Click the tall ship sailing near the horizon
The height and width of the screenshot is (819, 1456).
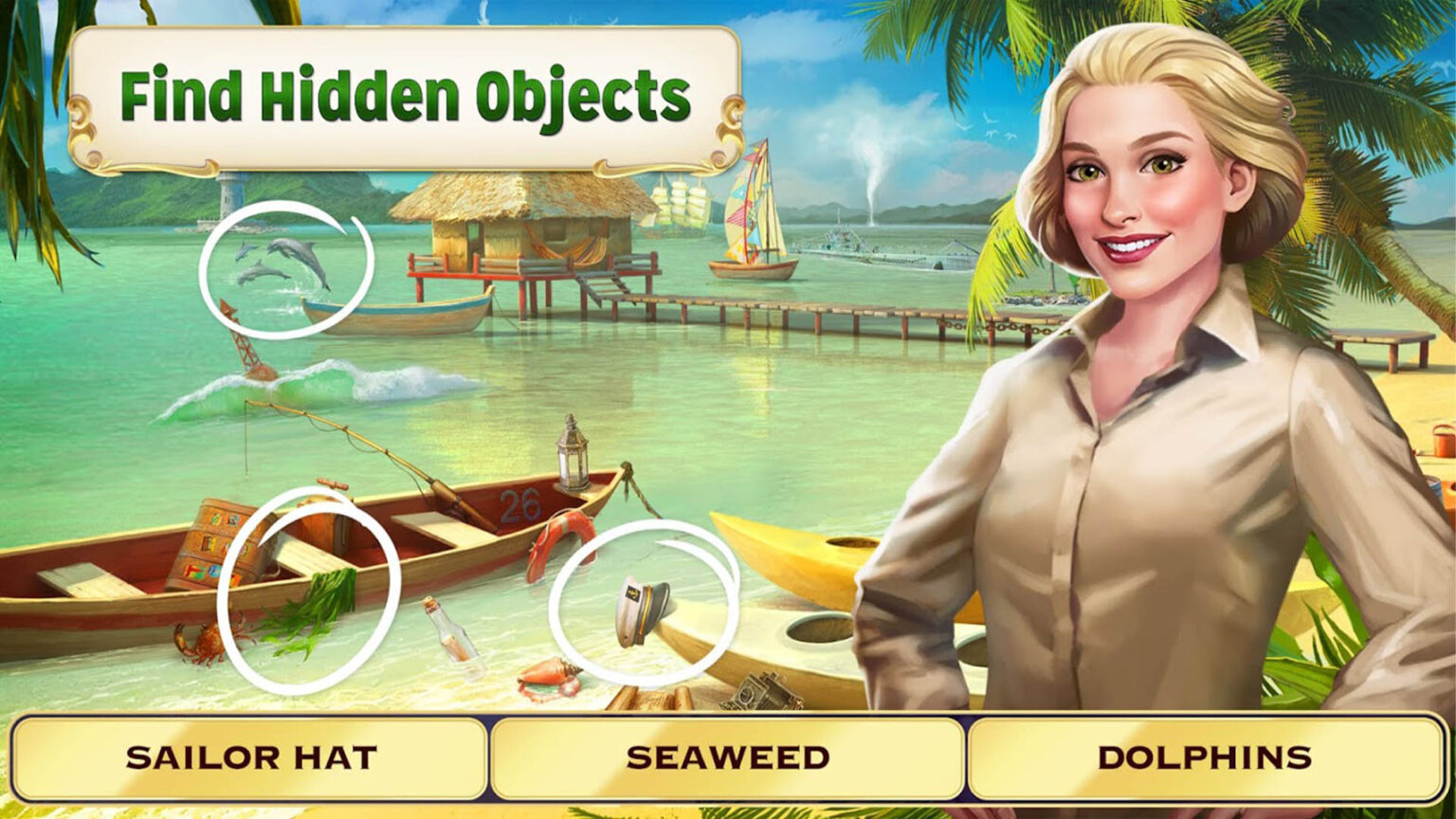[x=678, y=204]
